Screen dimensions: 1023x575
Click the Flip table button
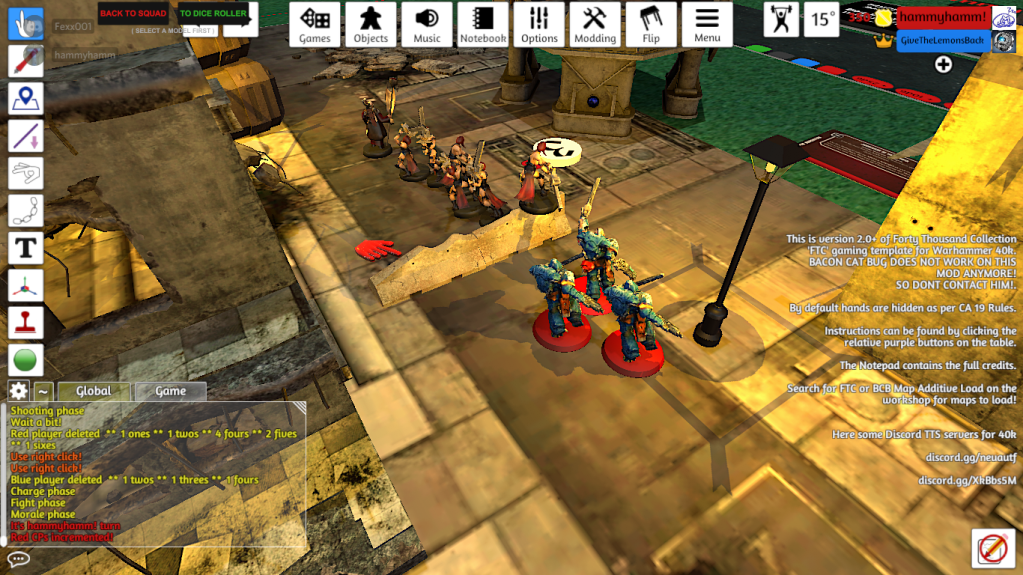coord(651,24)
